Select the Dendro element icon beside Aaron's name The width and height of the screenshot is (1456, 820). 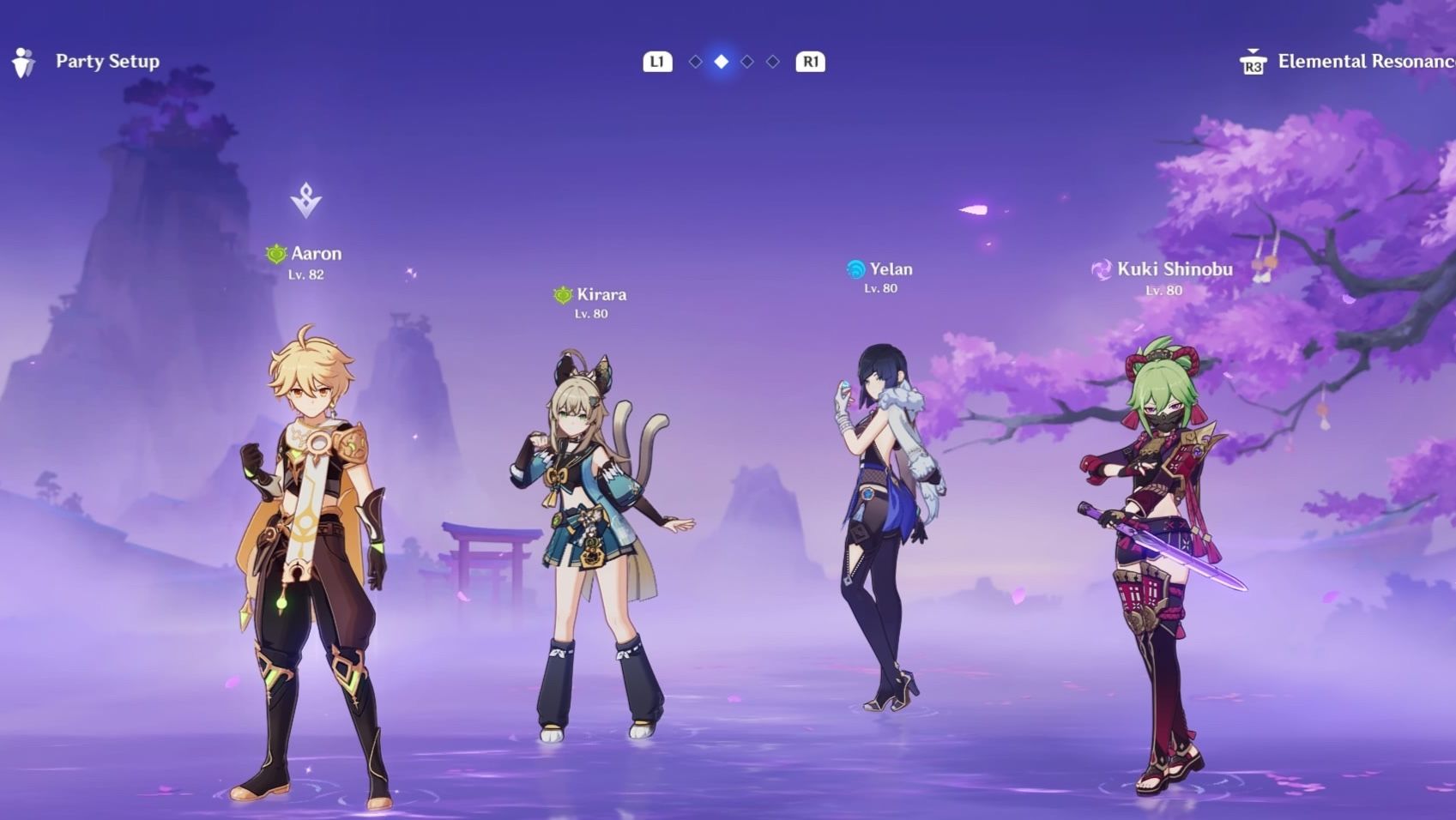277,253
